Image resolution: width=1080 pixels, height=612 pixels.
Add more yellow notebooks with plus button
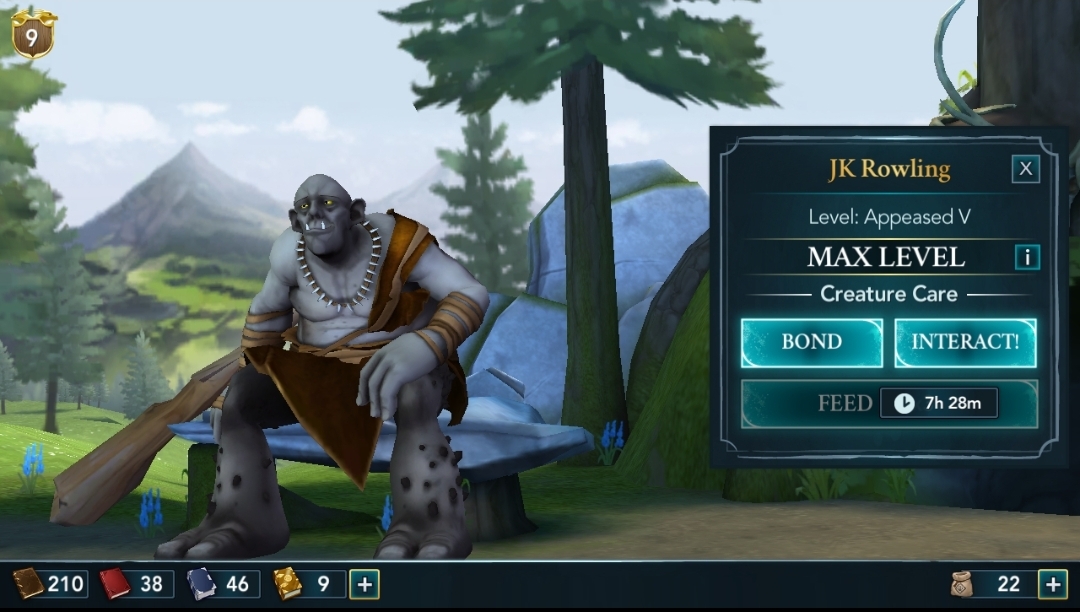[364, 584]
